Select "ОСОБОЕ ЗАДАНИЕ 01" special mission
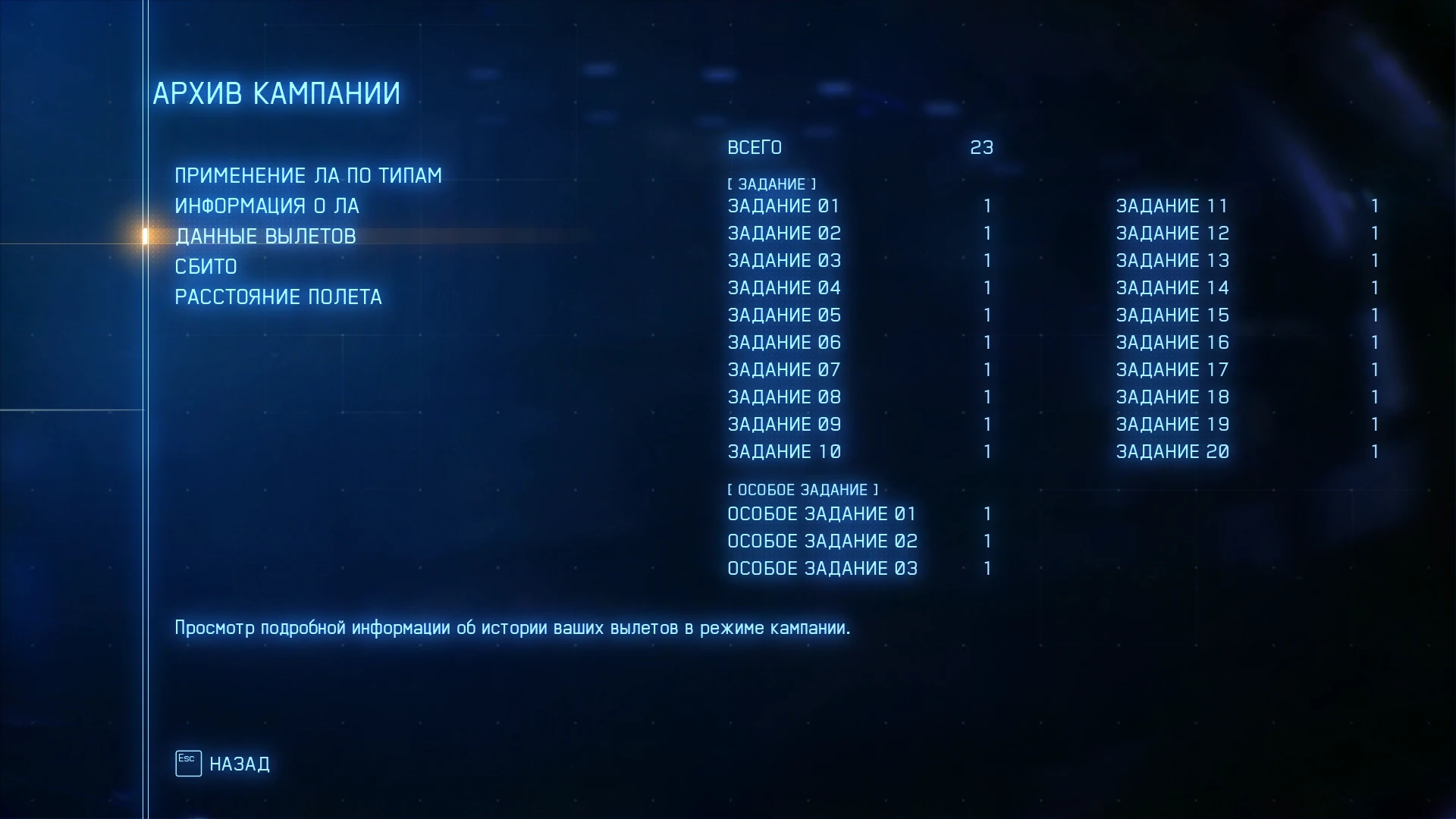 point(822,513)
